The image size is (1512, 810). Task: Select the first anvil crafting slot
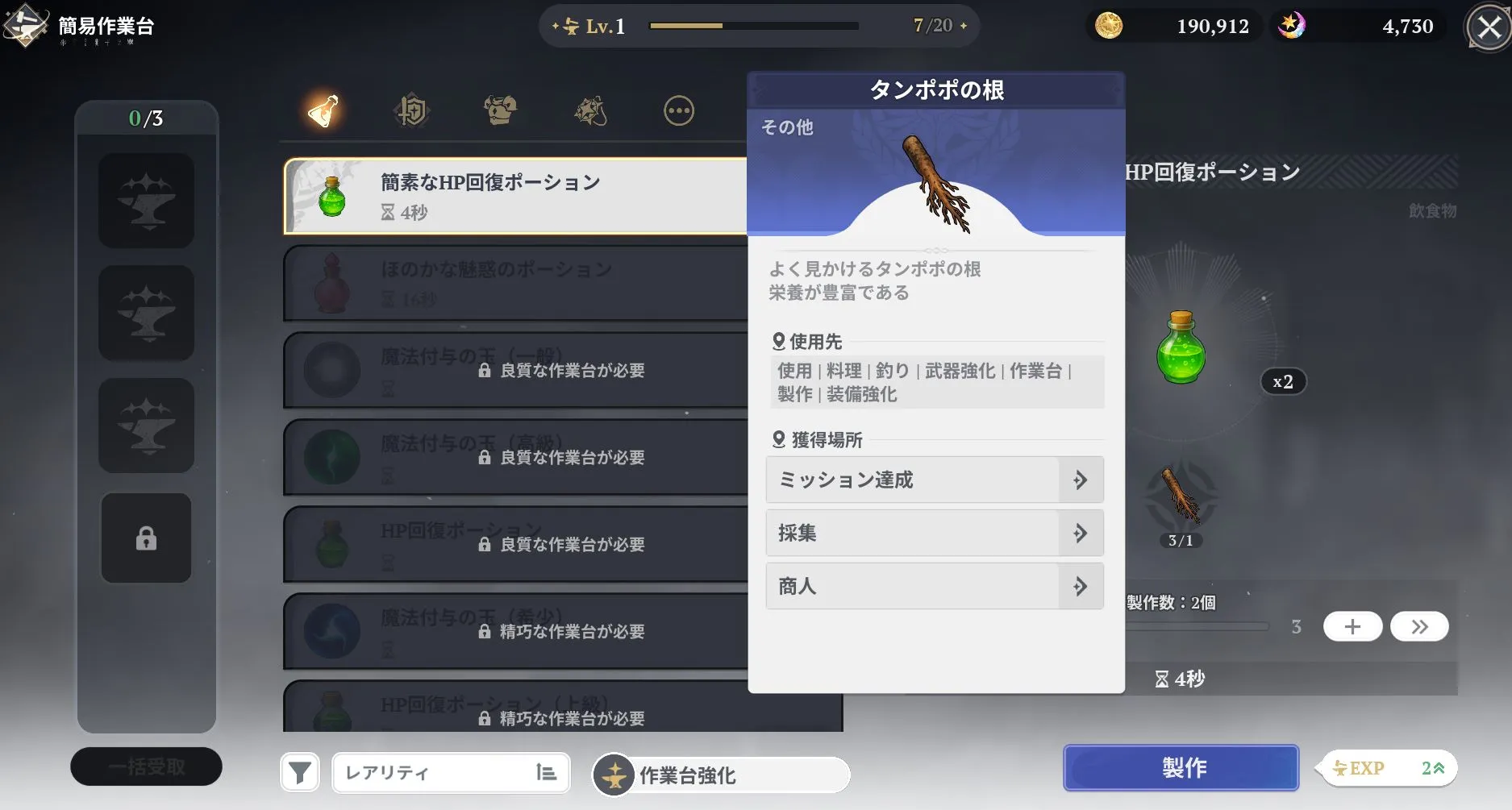145,201
